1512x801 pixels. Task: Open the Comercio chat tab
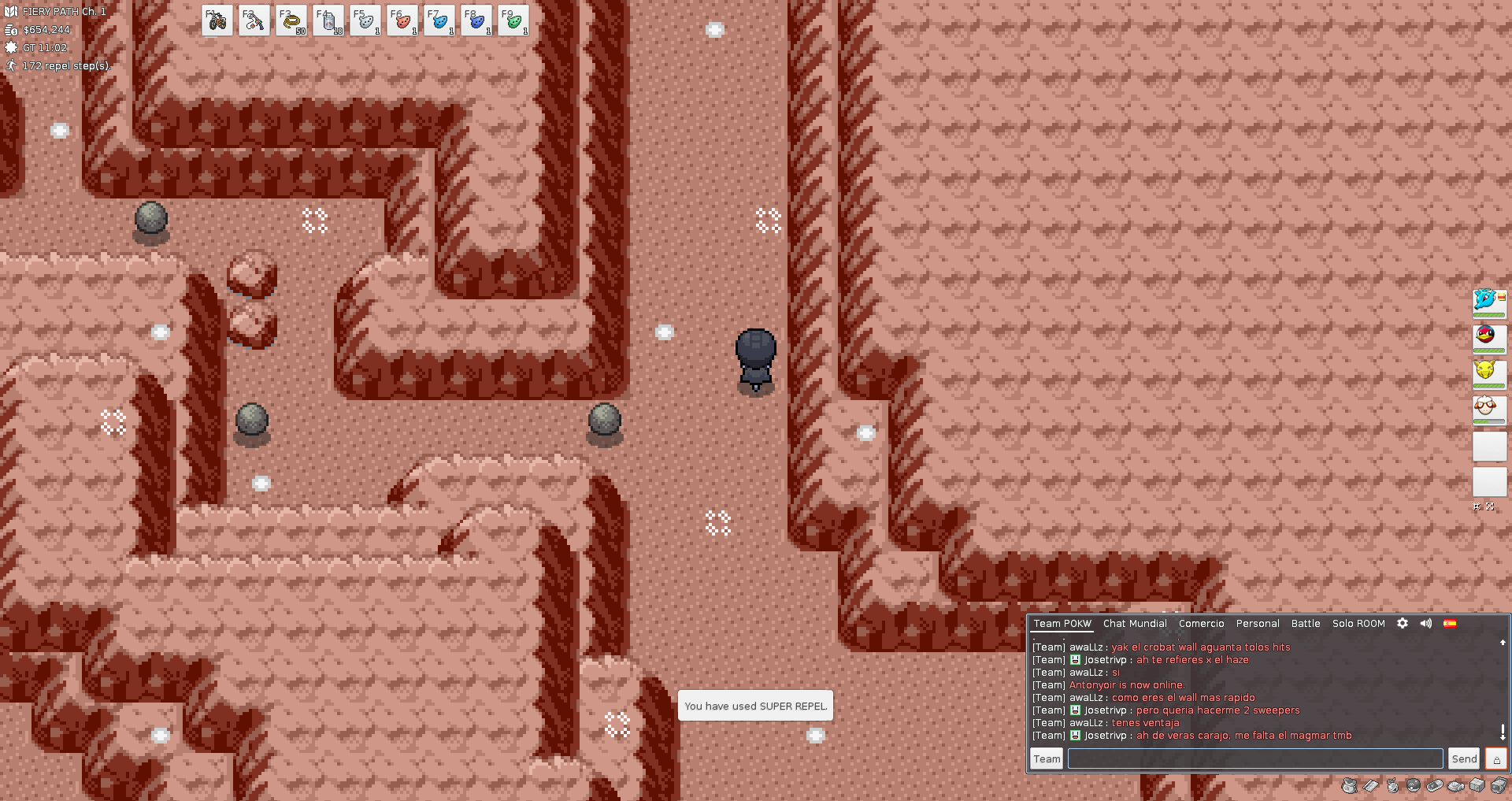click(1201, 624)
